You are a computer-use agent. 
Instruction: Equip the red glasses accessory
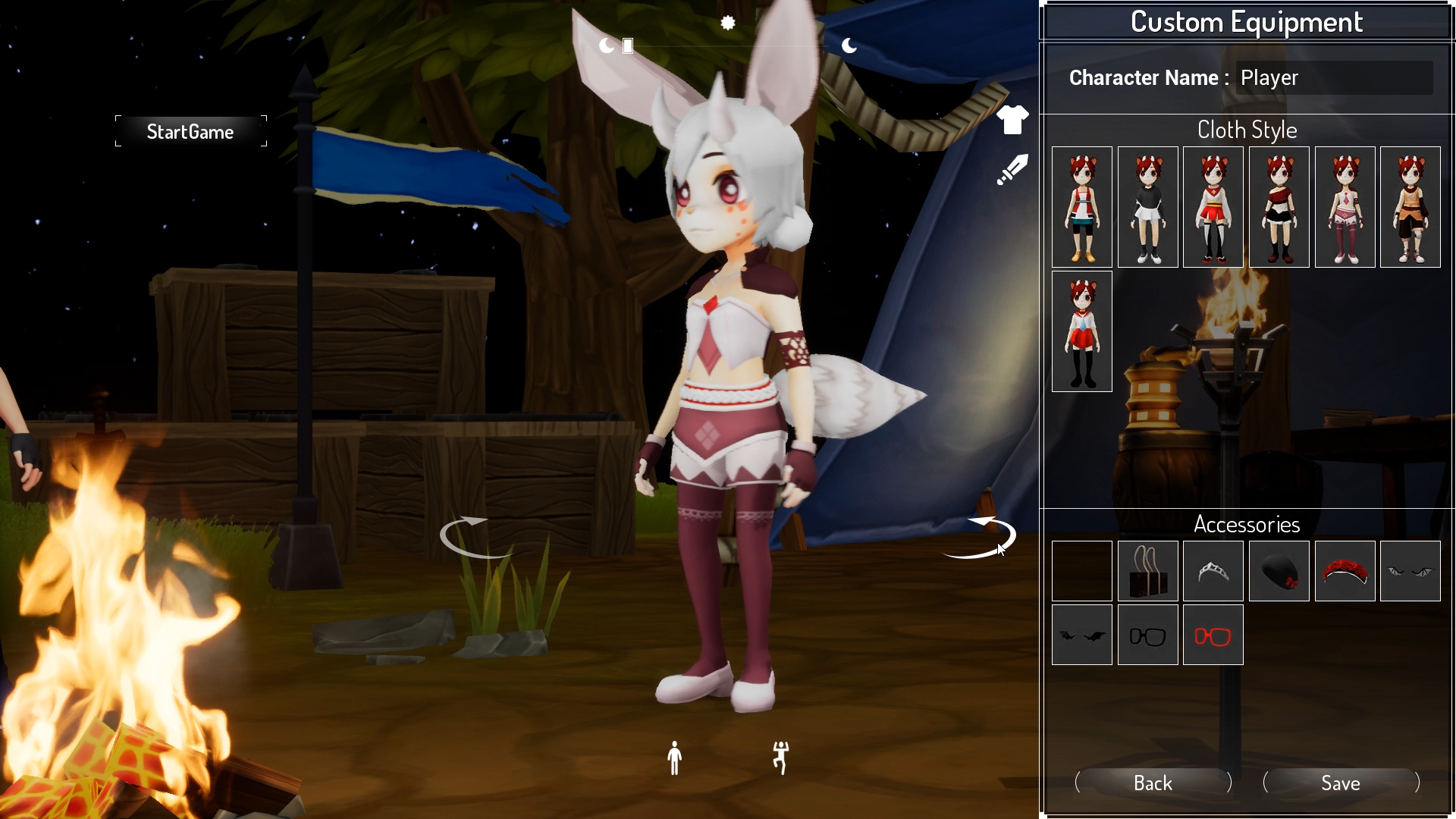(1213, 635)
